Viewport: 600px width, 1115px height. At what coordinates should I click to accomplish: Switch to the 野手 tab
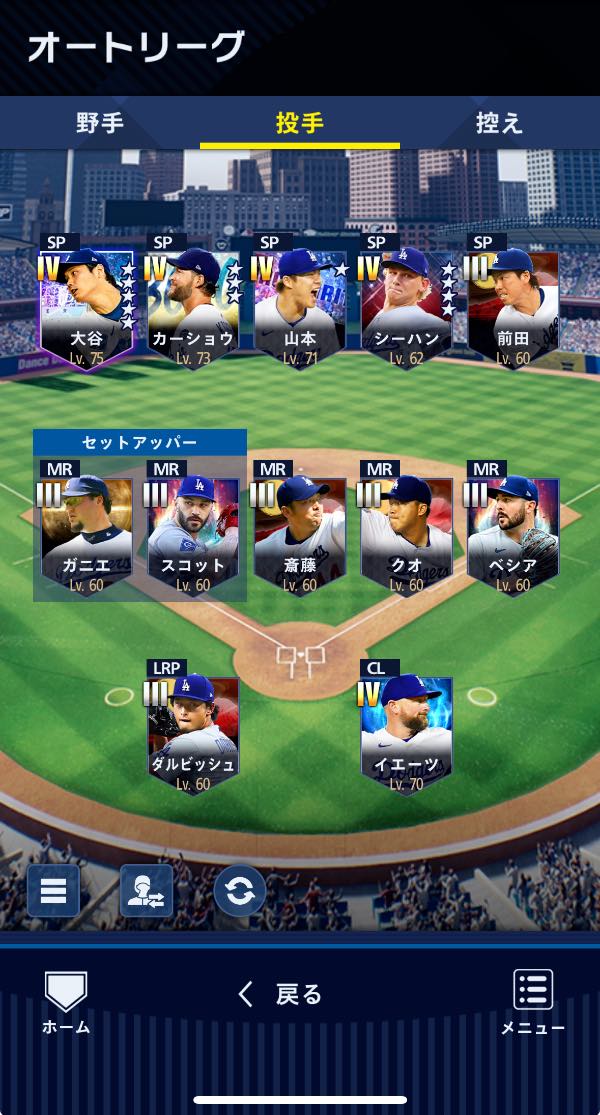click(x=100, y=123)
